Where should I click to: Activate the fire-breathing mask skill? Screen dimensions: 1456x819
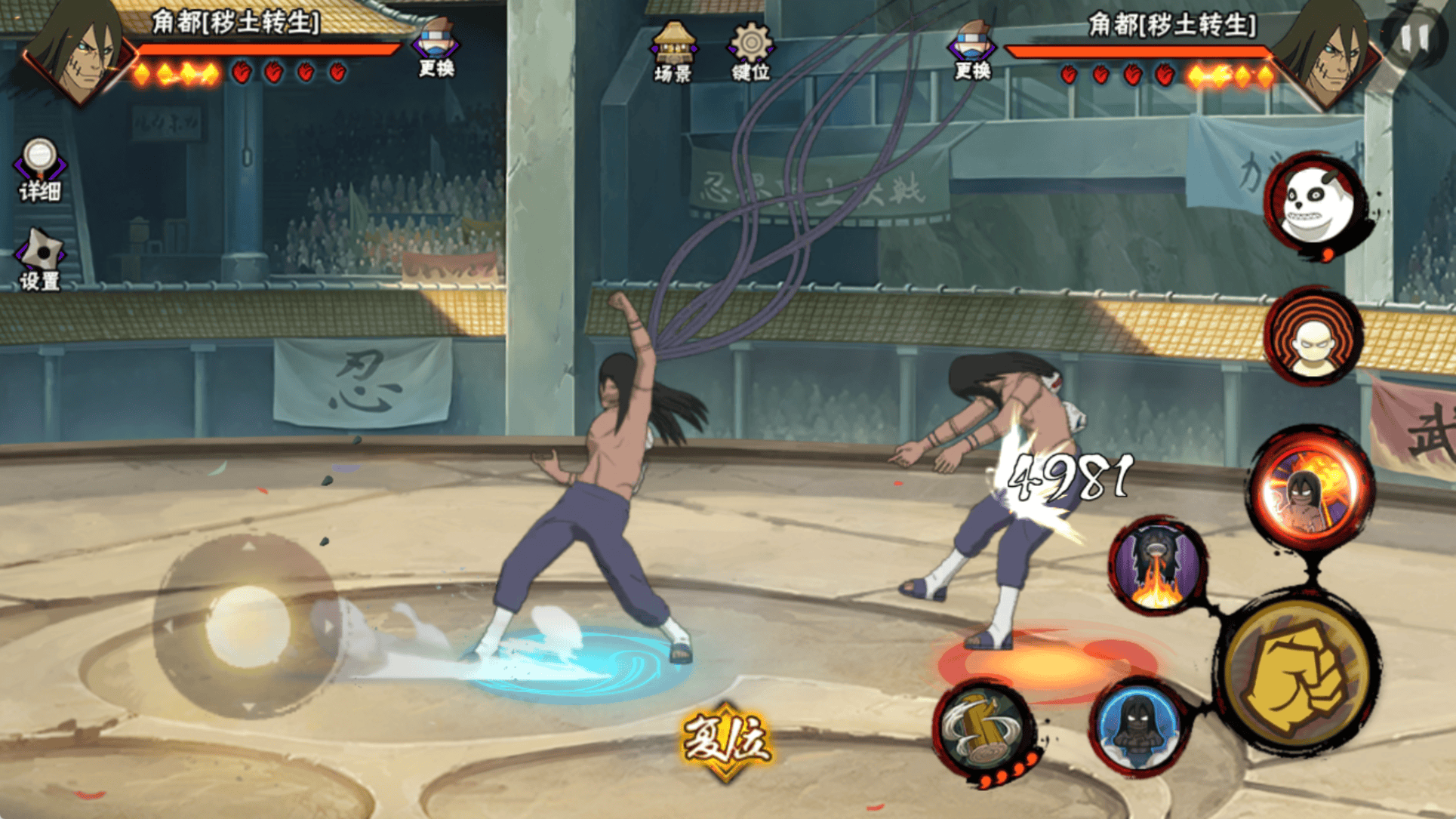1156,566
